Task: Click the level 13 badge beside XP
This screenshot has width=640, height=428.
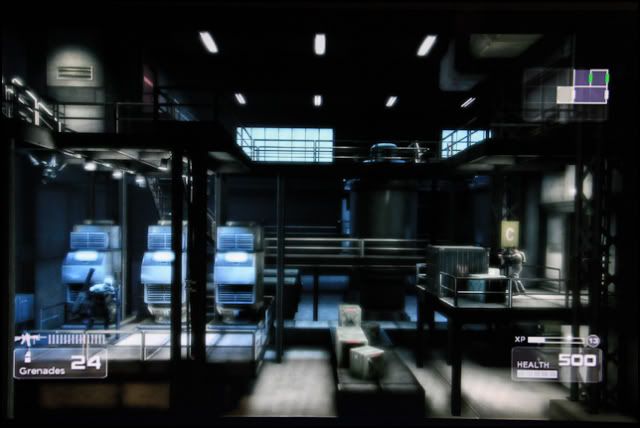Action: click(x=593, y=341)
